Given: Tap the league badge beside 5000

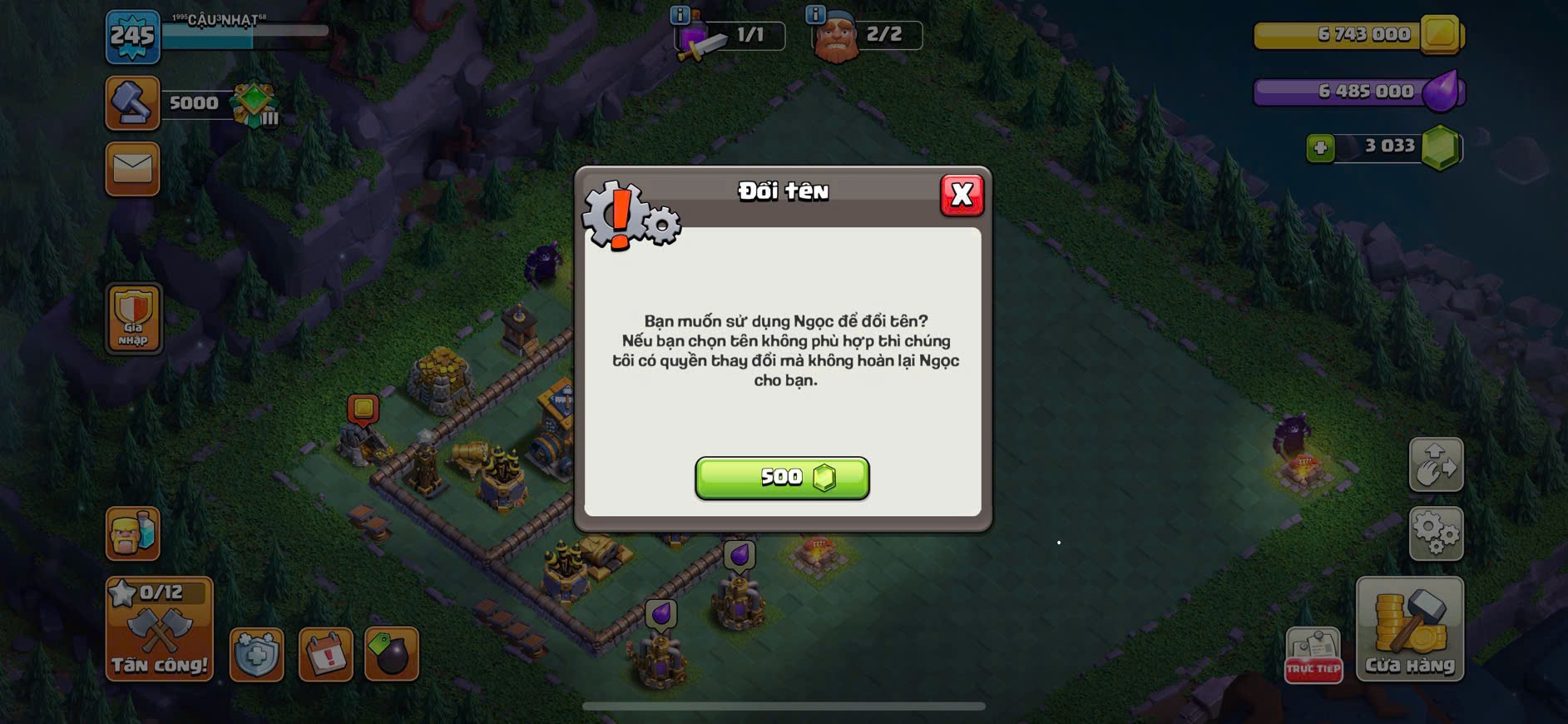Looking at the screenshot, I should coord(255,105).
